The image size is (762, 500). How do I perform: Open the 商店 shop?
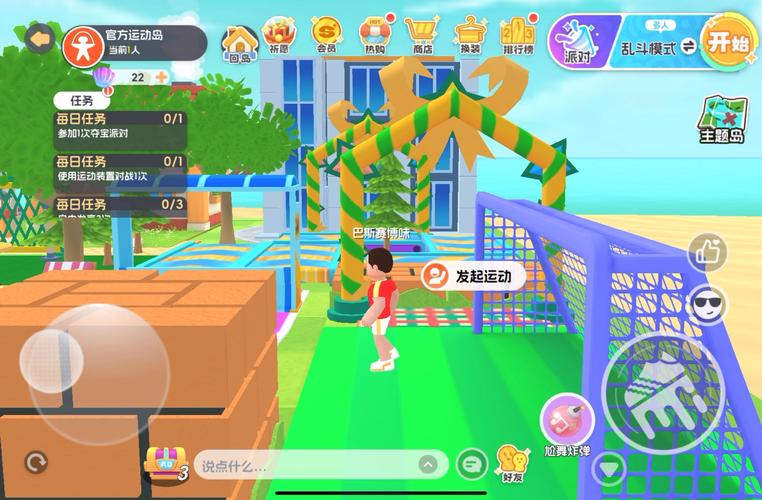[423, 35]
